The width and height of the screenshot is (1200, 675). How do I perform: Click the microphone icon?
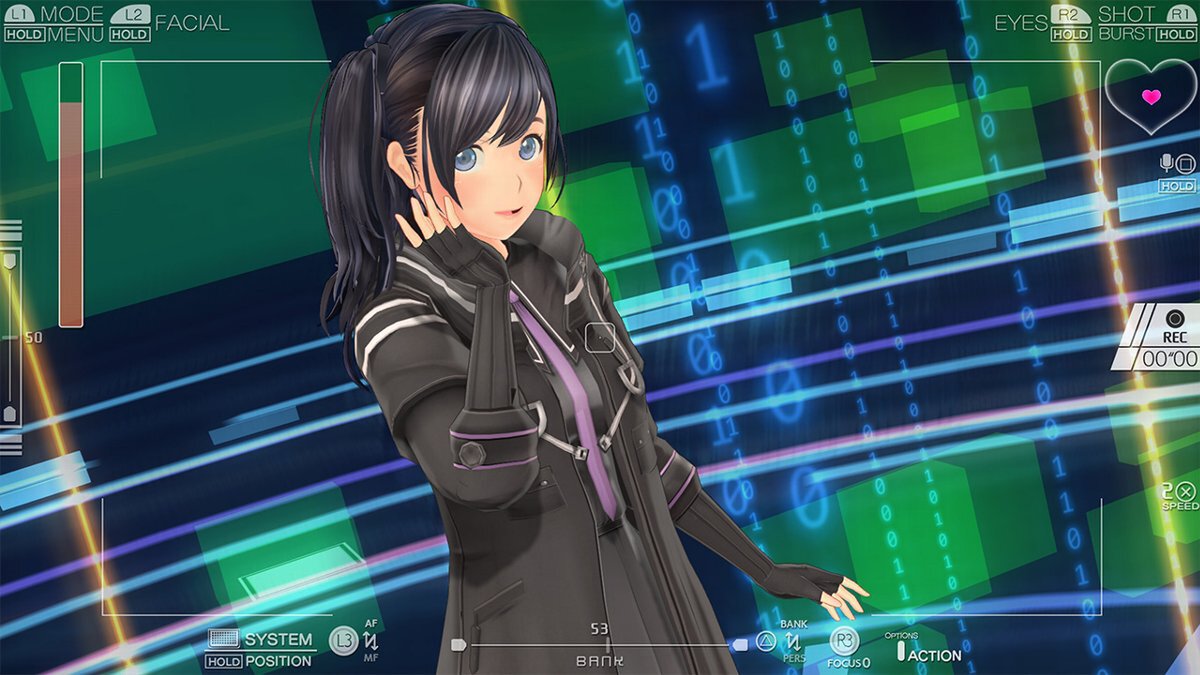point(1166,163)
